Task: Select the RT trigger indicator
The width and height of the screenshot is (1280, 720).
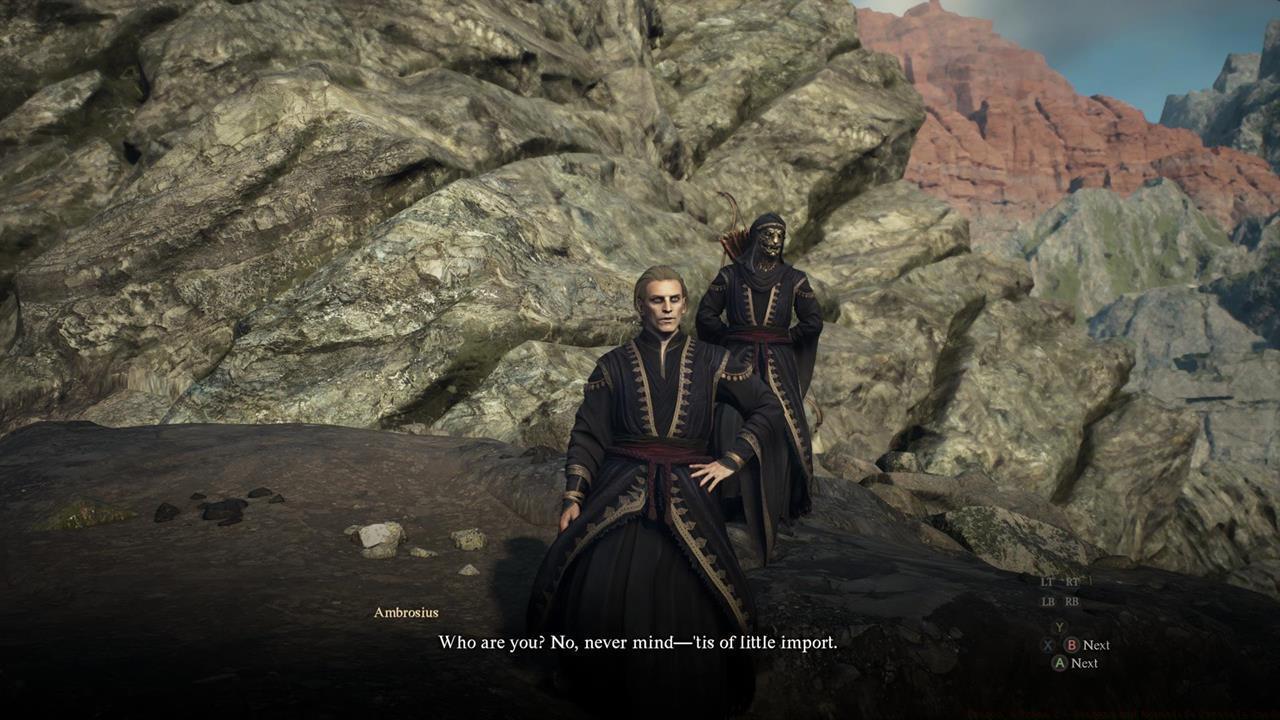Action: click(1072, 581)
